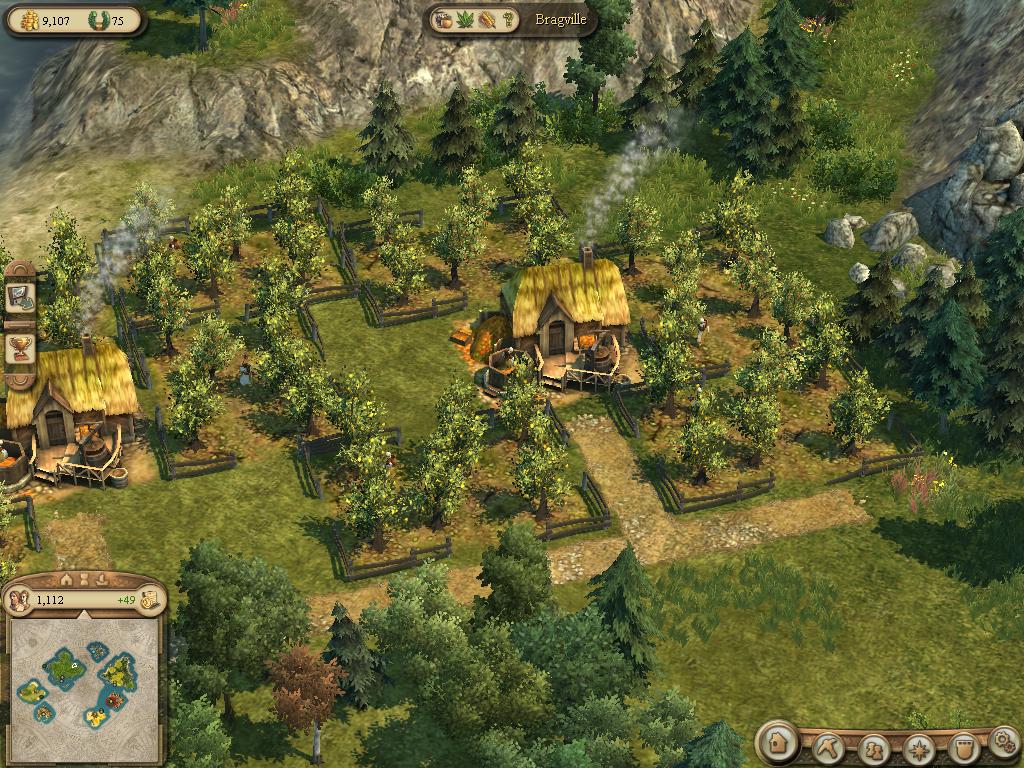This screenshot has height=768, width=1024.
Task: Select the pickaxe demolish tool
Action: click(829, 746)
